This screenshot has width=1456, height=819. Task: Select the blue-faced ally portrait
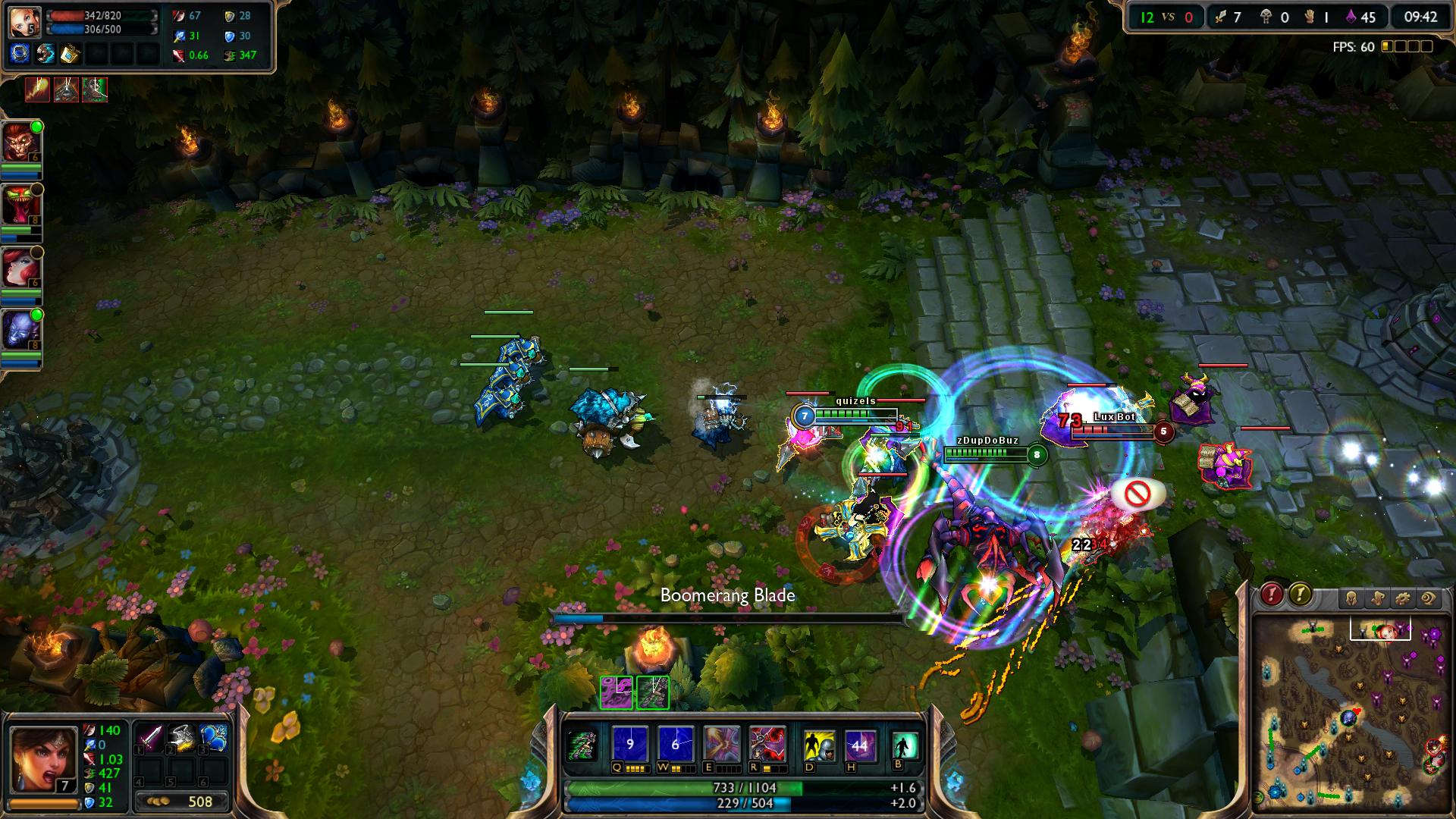[x=20, y=331]
